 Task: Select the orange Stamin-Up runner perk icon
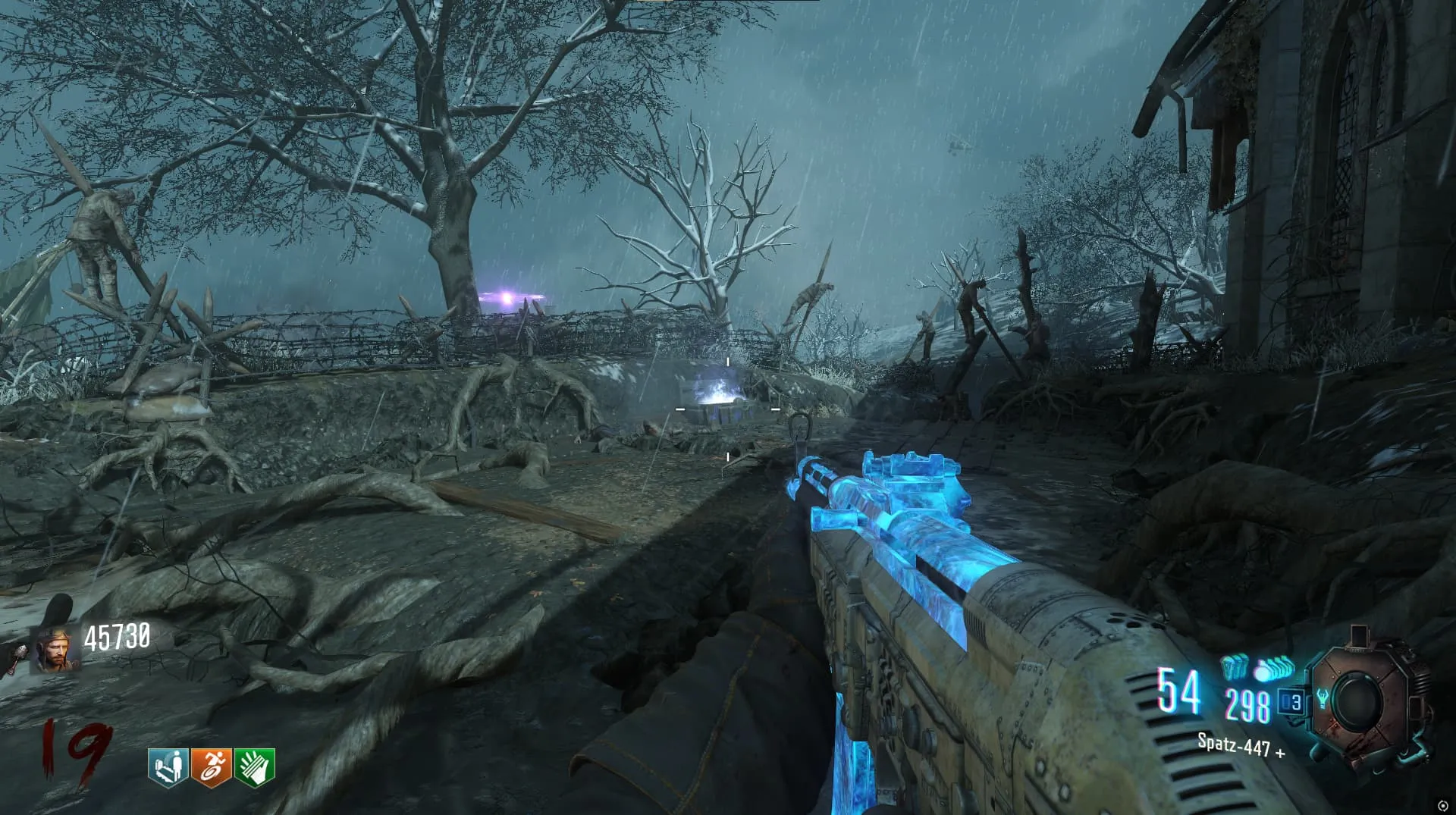coord(211,767)
